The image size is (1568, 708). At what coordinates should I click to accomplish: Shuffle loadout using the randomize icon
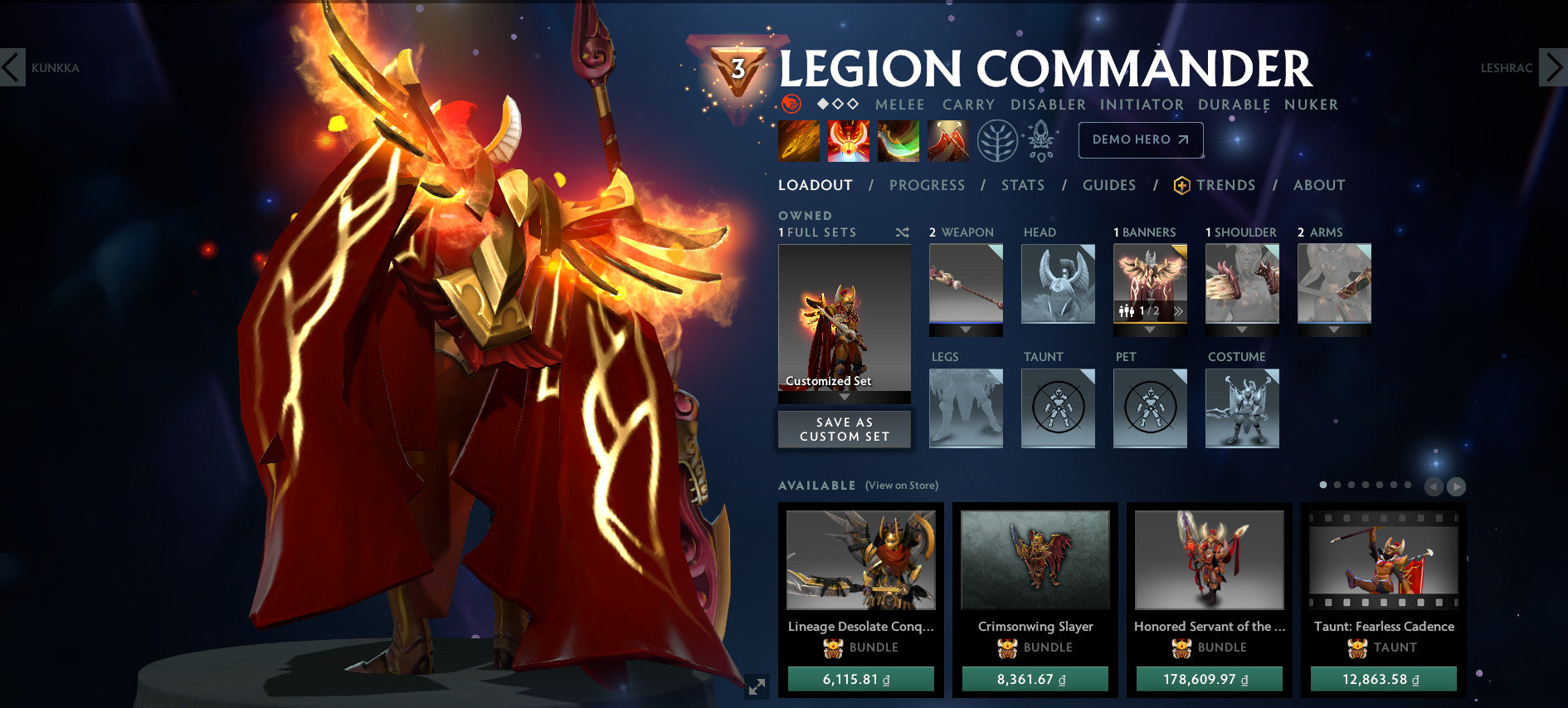[903, 233]
